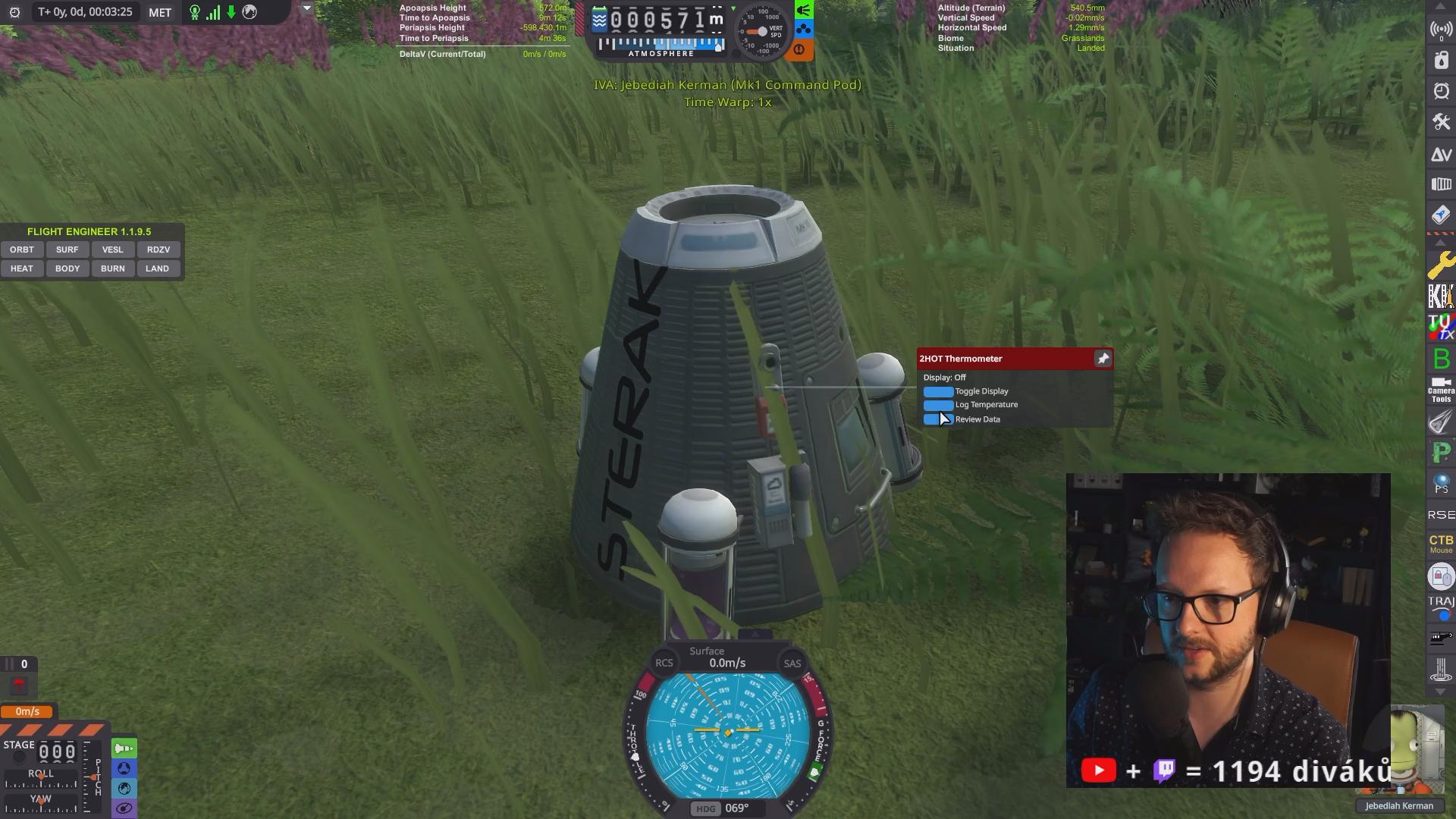Enable SAS on the navball
The height and width of the screenshot is (819, 1456).
tap(792, 664)
